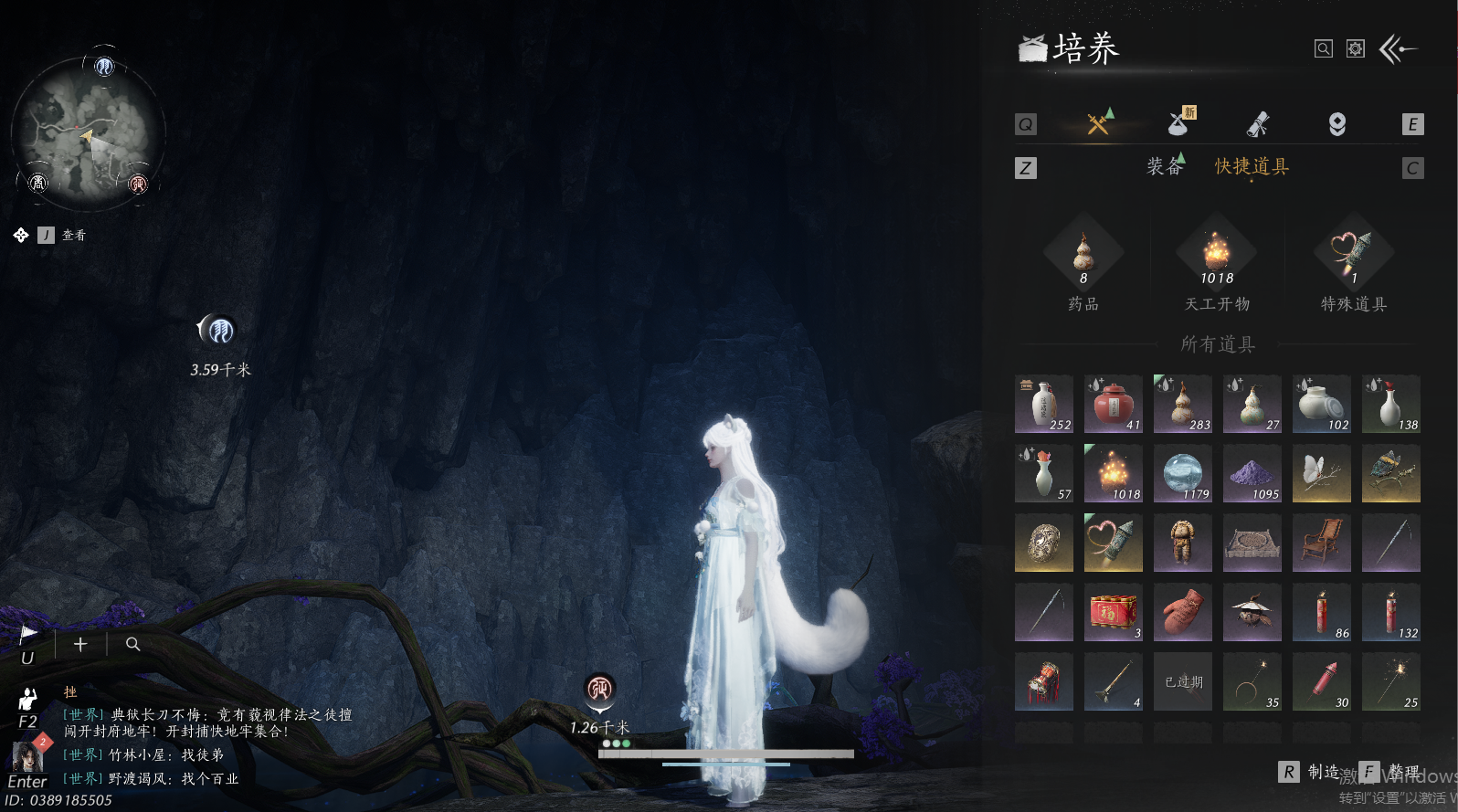Image resolution: width=1458 pixels, height=812 pixels.
Task: Select the scroll tab icon
Action: point(1259,124)
